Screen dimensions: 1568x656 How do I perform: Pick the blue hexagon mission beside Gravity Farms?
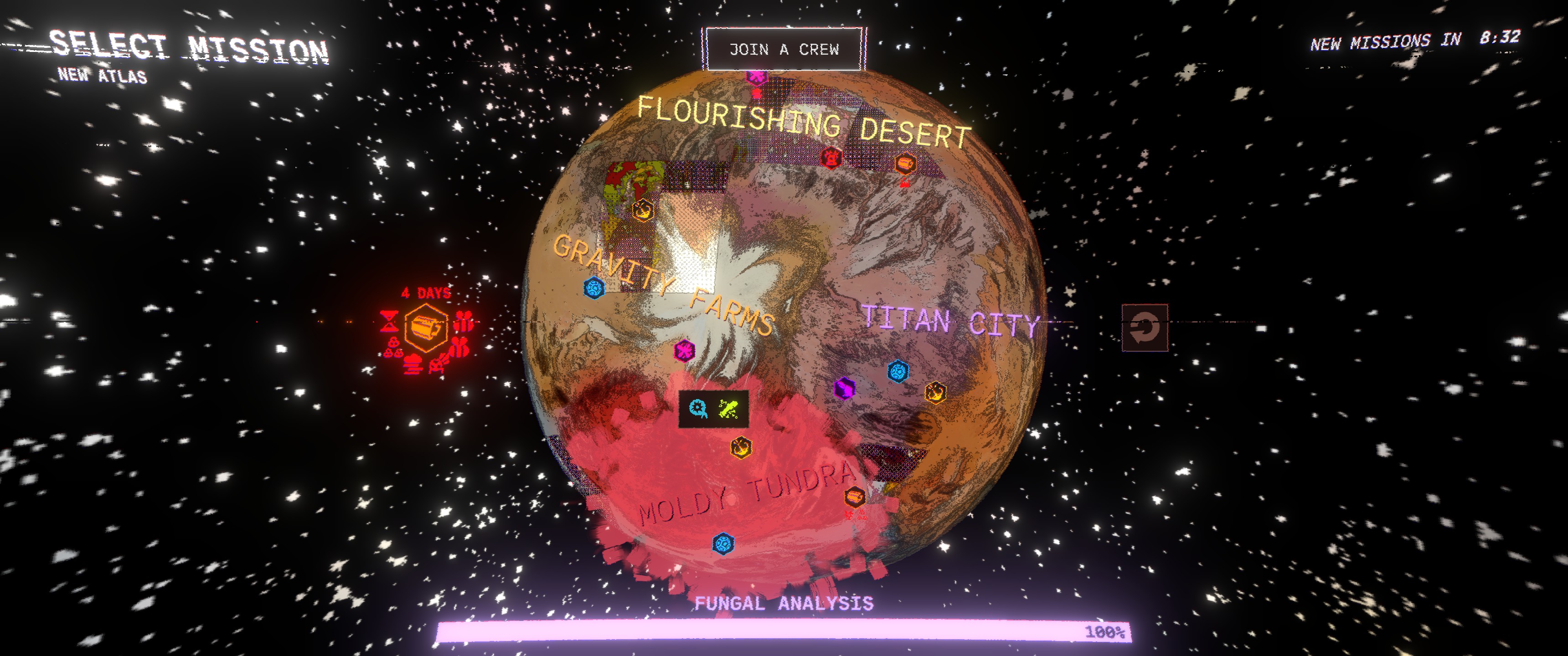click(x=593, y=287)
